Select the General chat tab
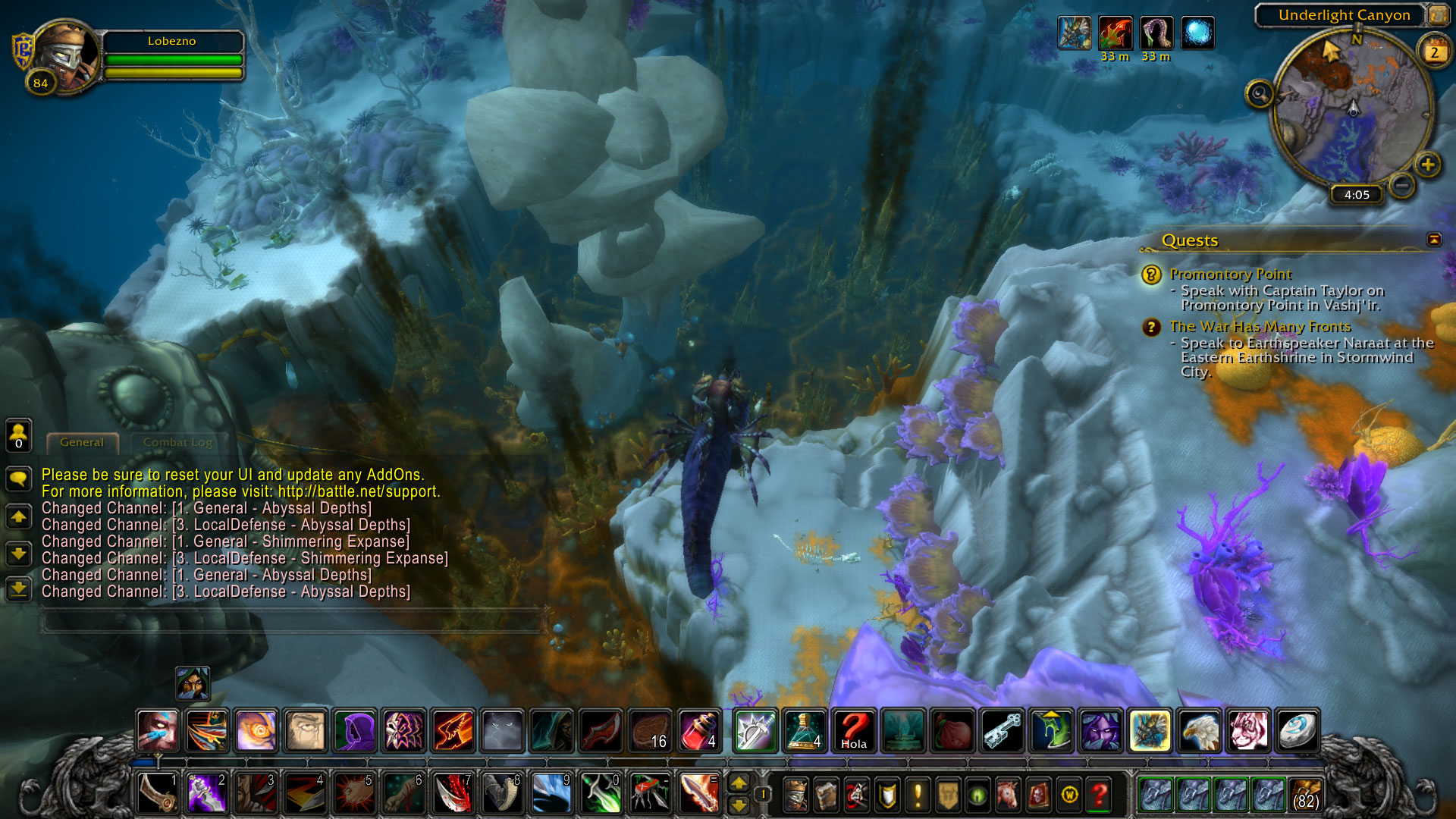 [82, 442]
